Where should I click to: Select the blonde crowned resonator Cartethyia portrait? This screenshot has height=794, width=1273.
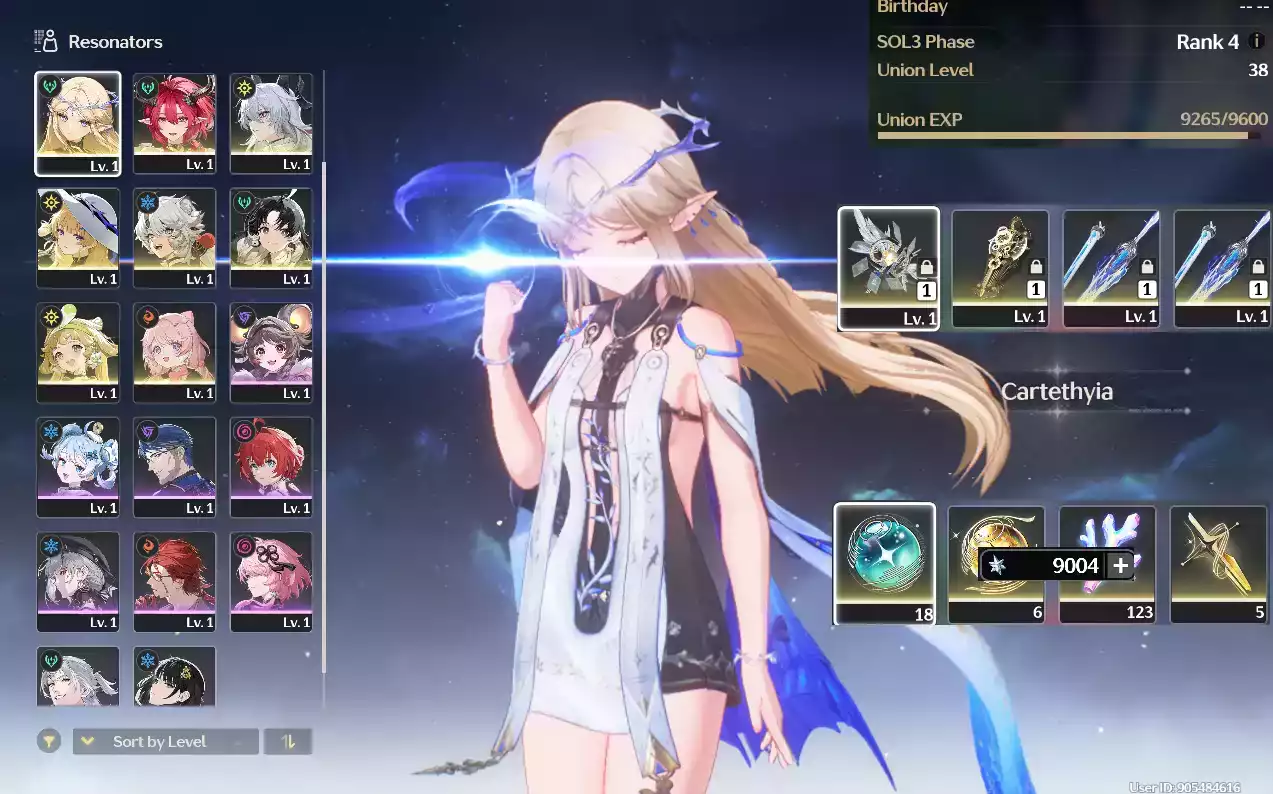point(78,123)
